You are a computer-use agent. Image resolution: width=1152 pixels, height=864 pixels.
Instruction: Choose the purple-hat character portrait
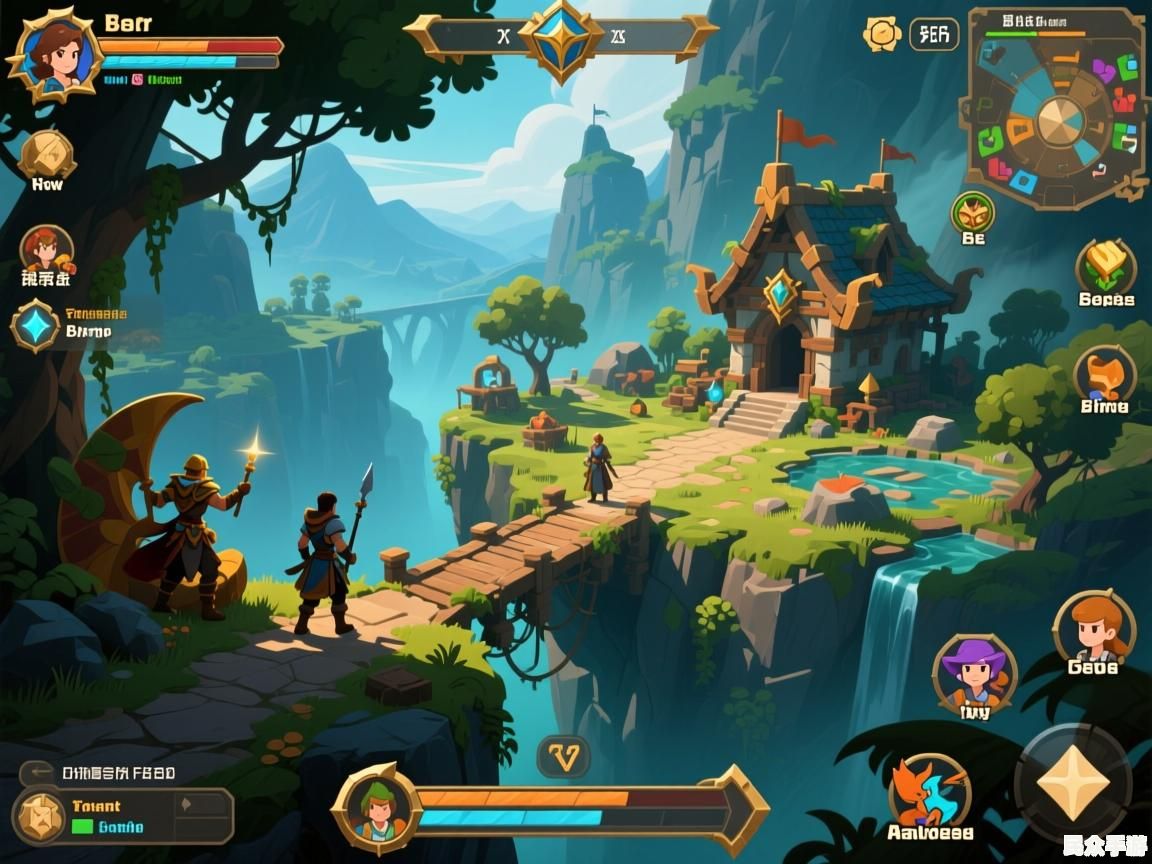coord(974,672)
